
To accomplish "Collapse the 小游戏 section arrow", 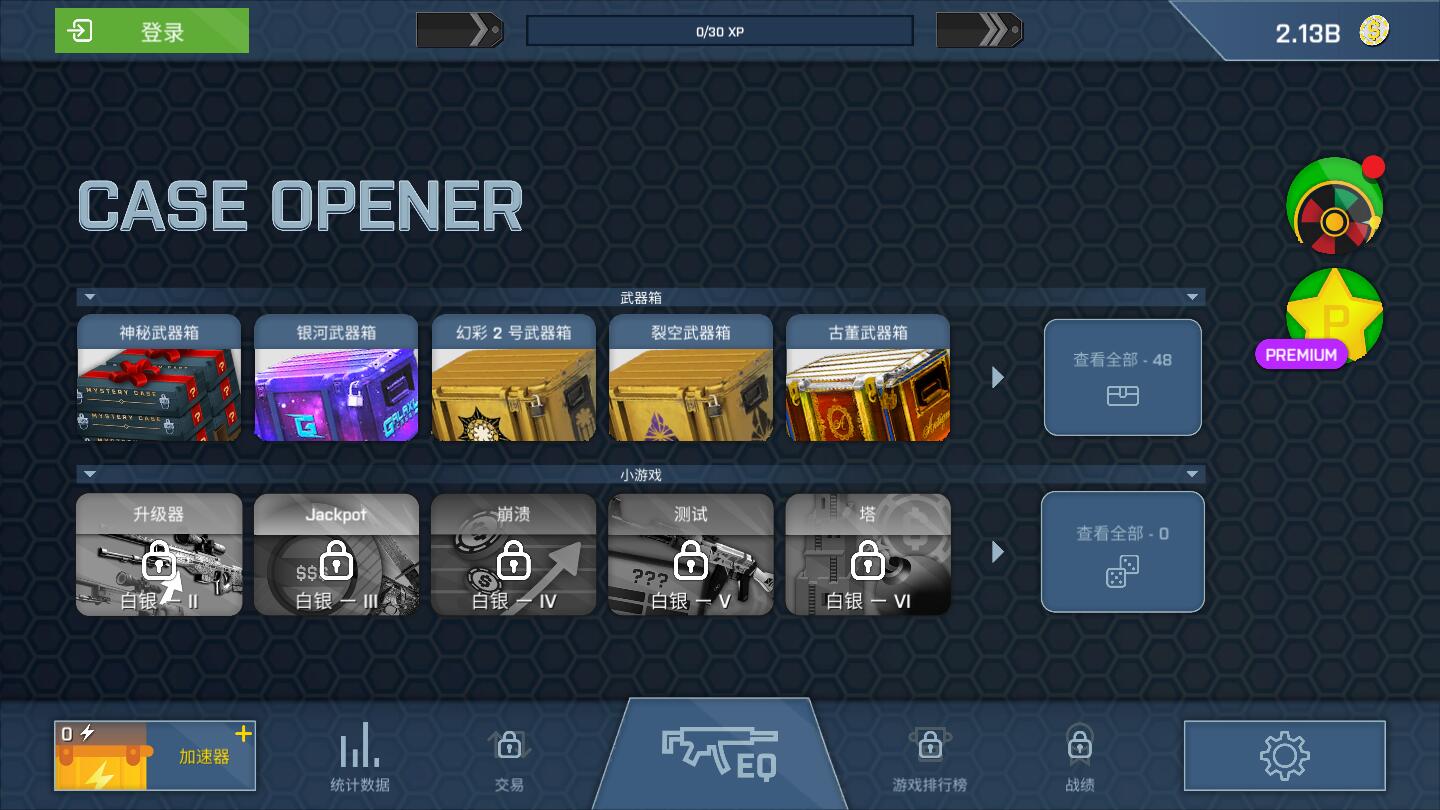I will 87,473.
